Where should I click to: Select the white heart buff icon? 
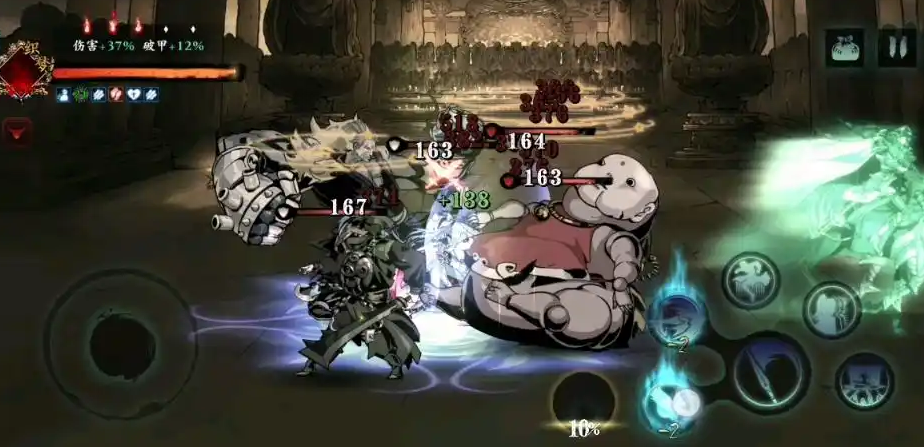(x=133, y=94)
